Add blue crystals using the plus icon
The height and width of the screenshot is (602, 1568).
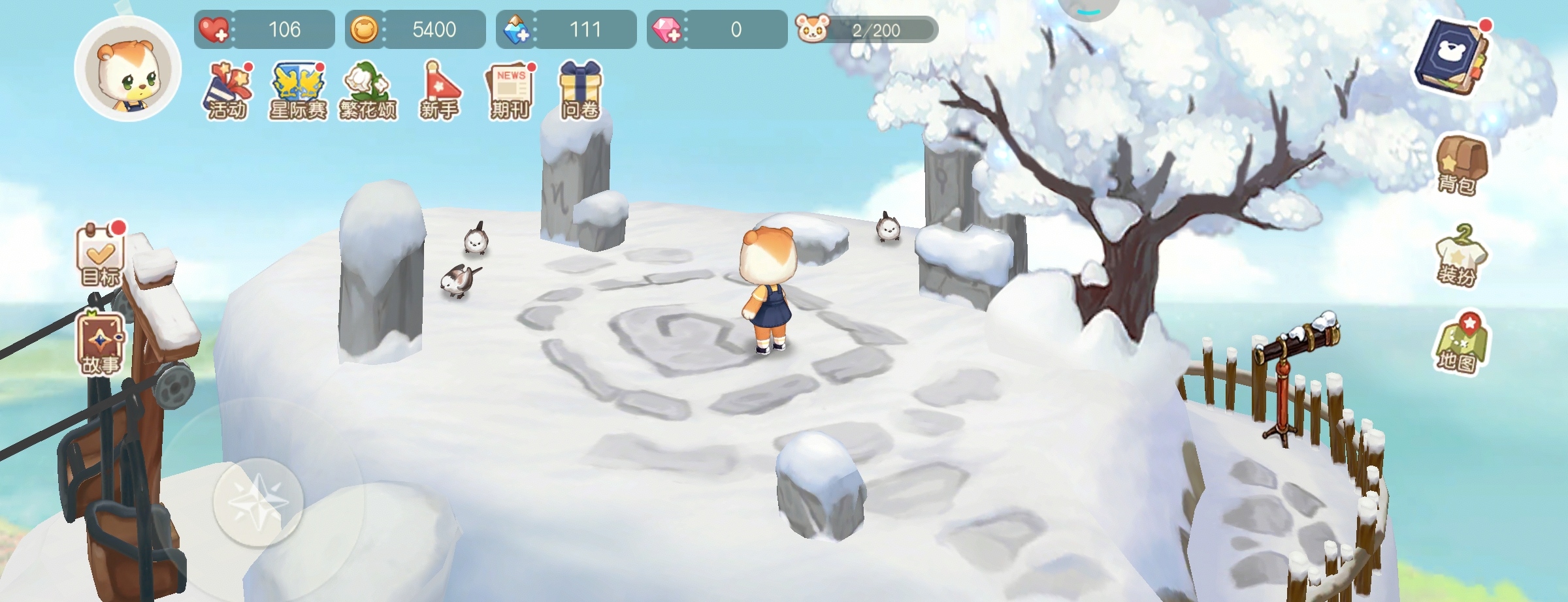[x=516, y=30]
